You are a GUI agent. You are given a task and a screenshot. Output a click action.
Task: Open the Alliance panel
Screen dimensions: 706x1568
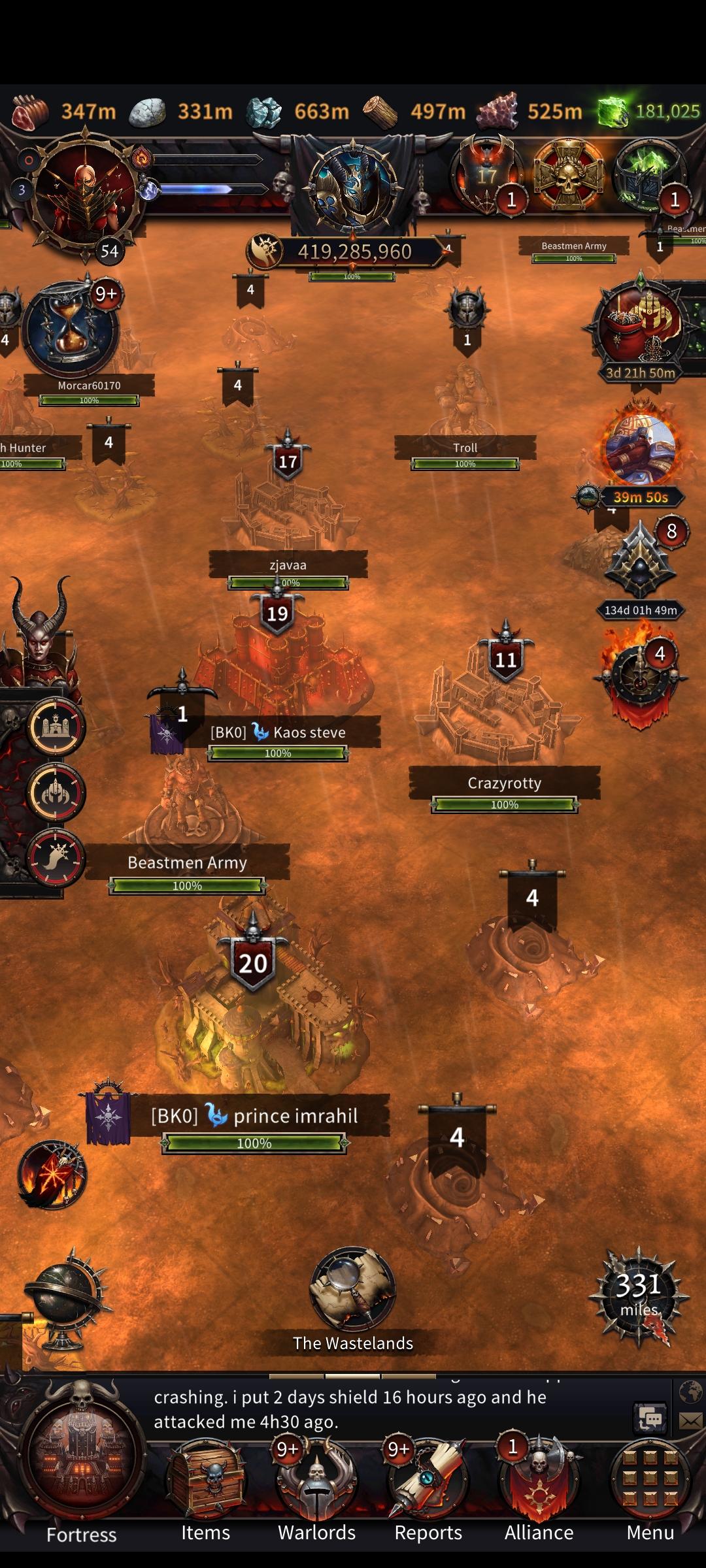[539, 1480]
